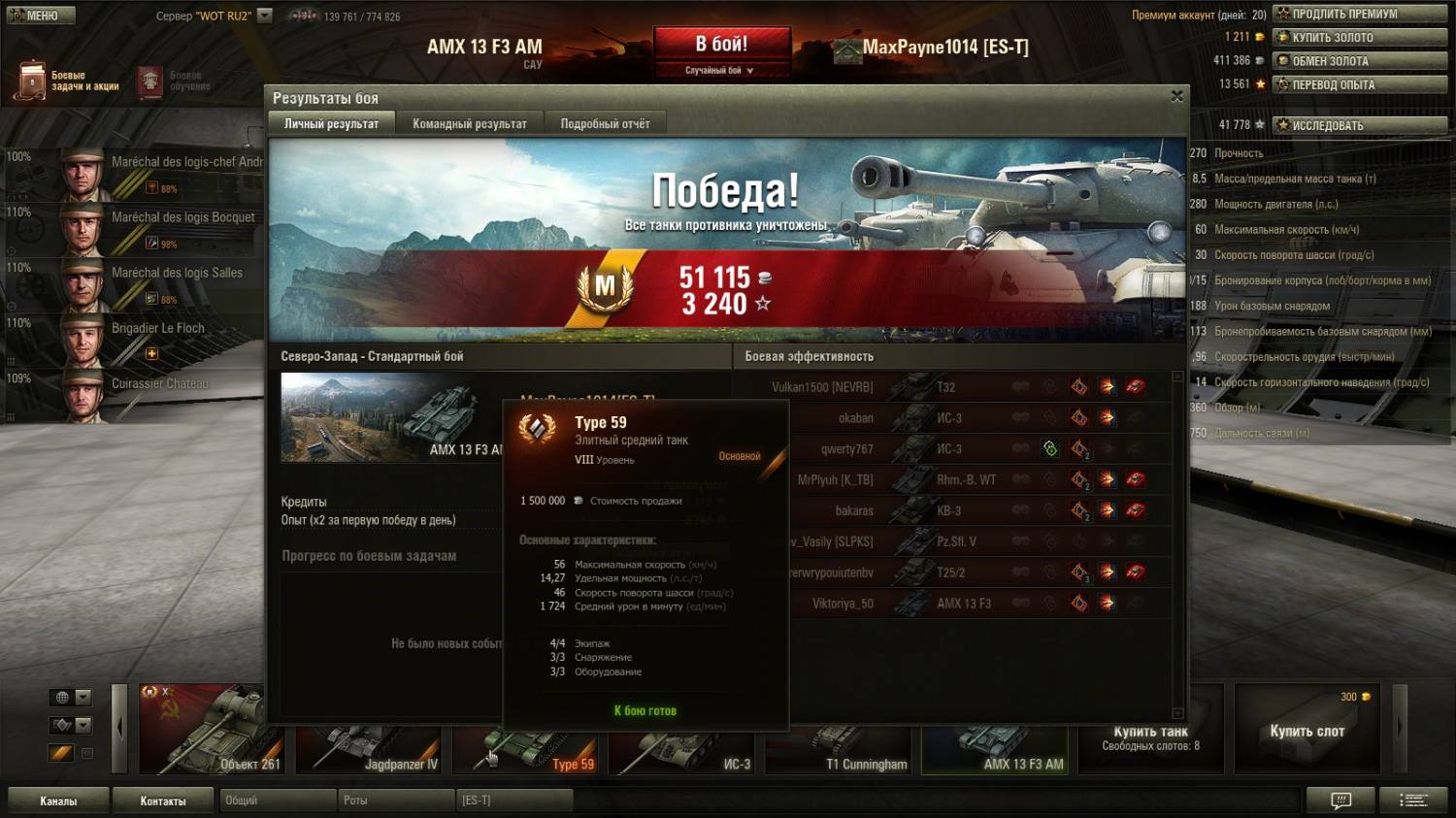Close the battle results window
Viewport: 1456px width, 818px height.
(1176, 96)
